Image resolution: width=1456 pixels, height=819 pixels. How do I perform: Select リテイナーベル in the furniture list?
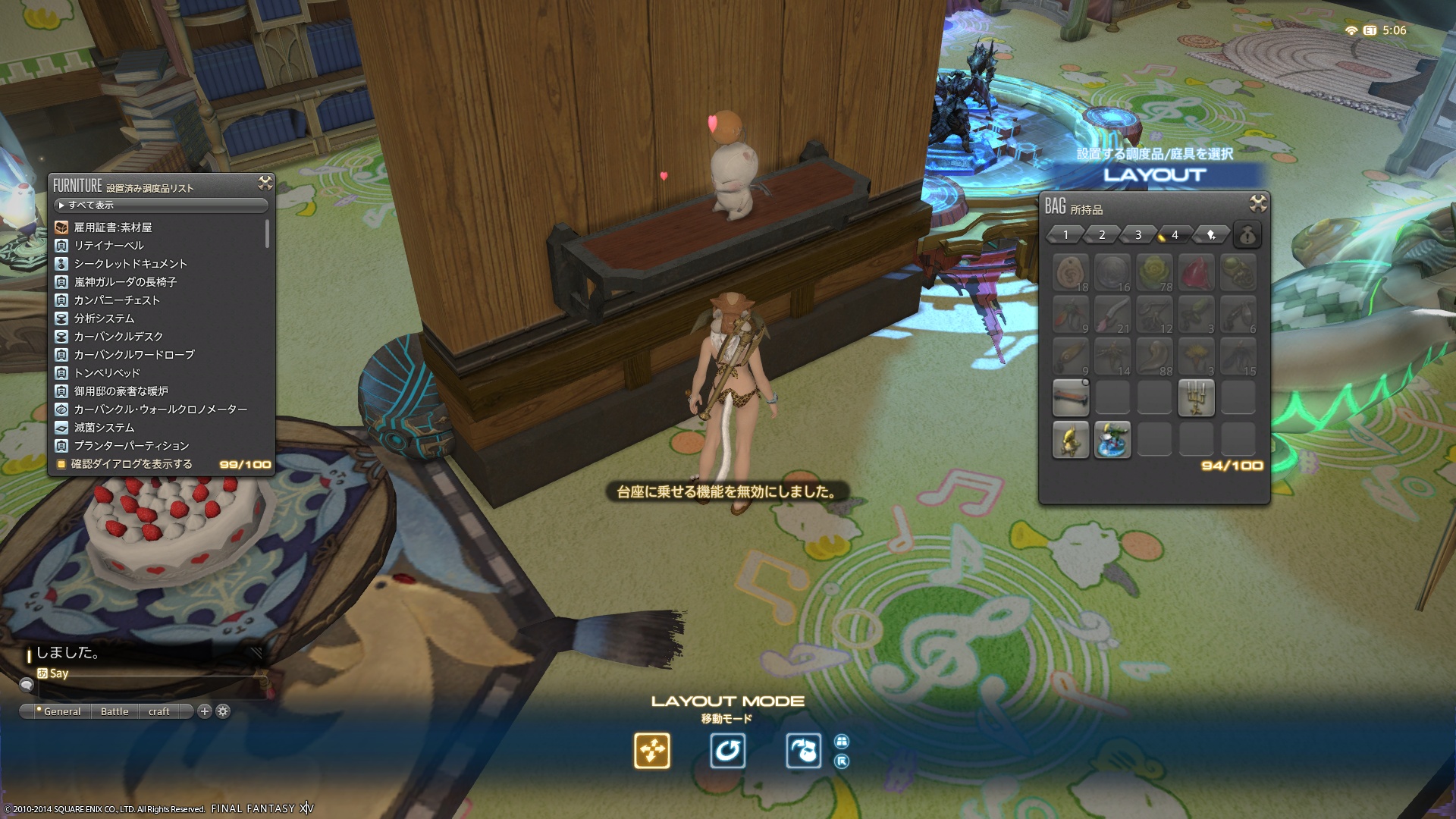pyautogui.click(x=108, y=246)
